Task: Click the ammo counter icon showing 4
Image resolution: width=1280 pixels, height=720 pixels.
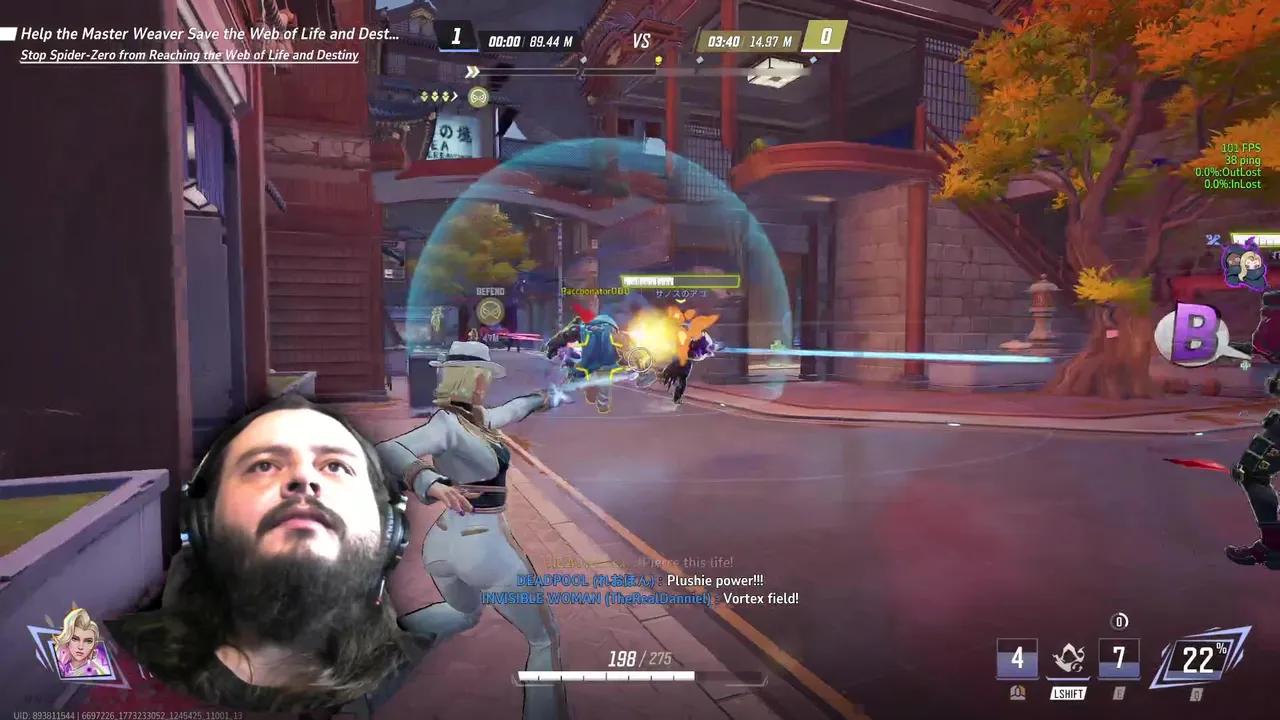Action: click(x=1018, y=658)
